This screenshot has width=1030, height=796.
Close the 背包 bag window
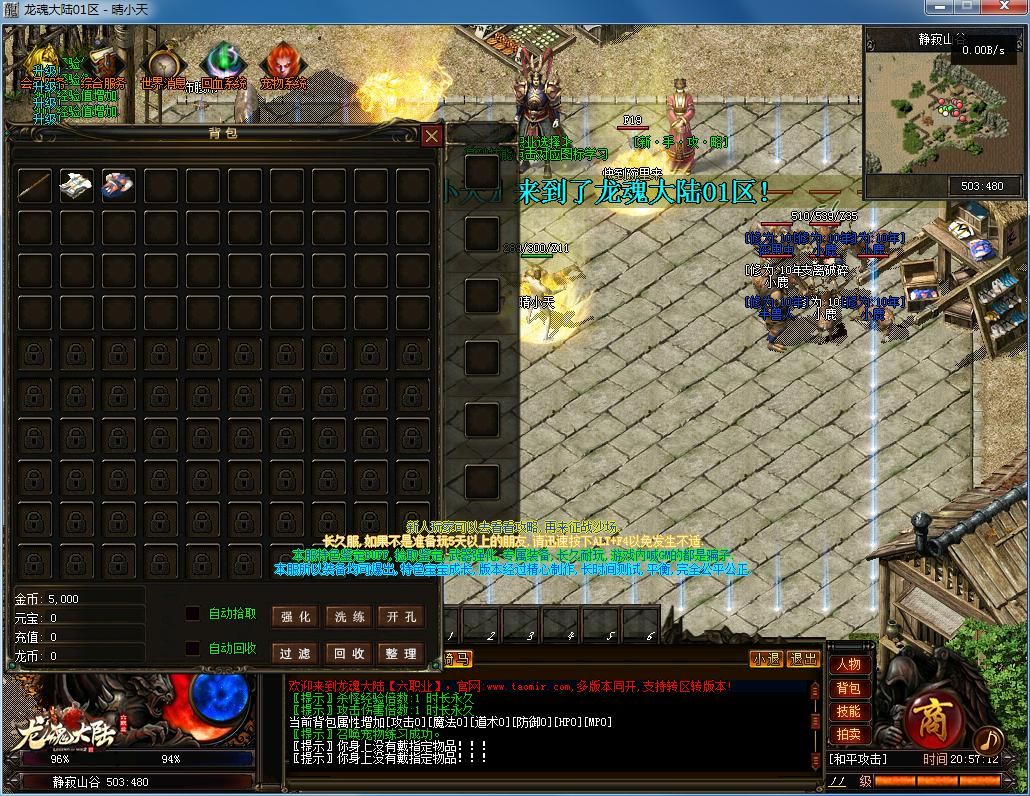click(x=431, y=136)
